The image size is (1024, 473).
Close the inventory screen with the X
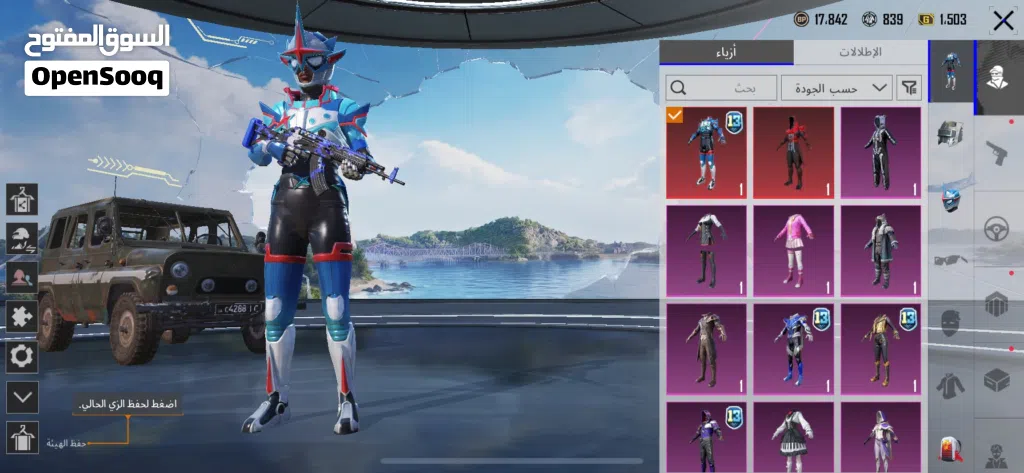pos(1003,20)
